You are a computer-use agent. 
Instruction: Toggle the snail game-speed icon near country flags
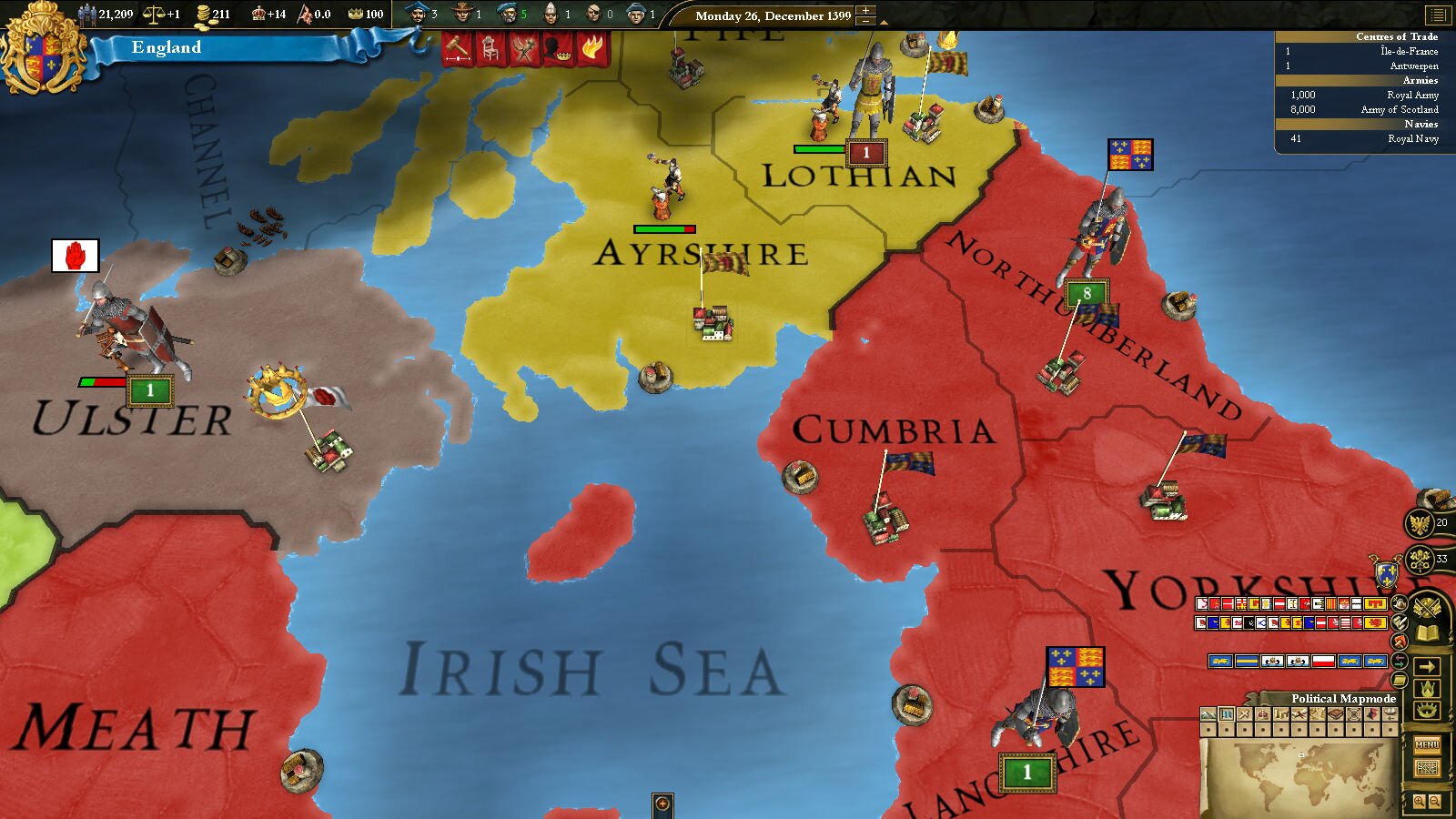click(x=1400, y=603)
